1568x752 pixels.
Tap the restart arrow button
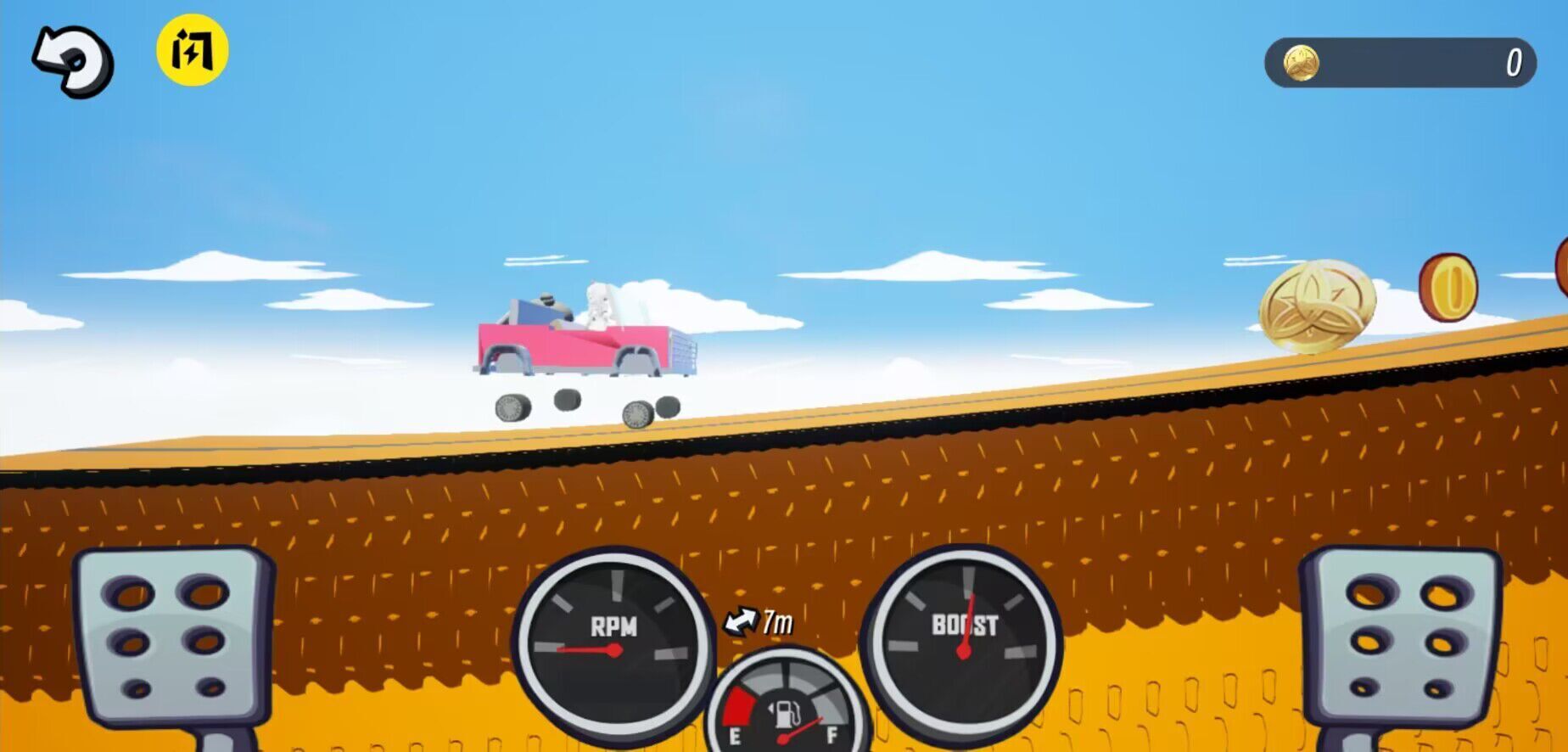pos(73,61)
